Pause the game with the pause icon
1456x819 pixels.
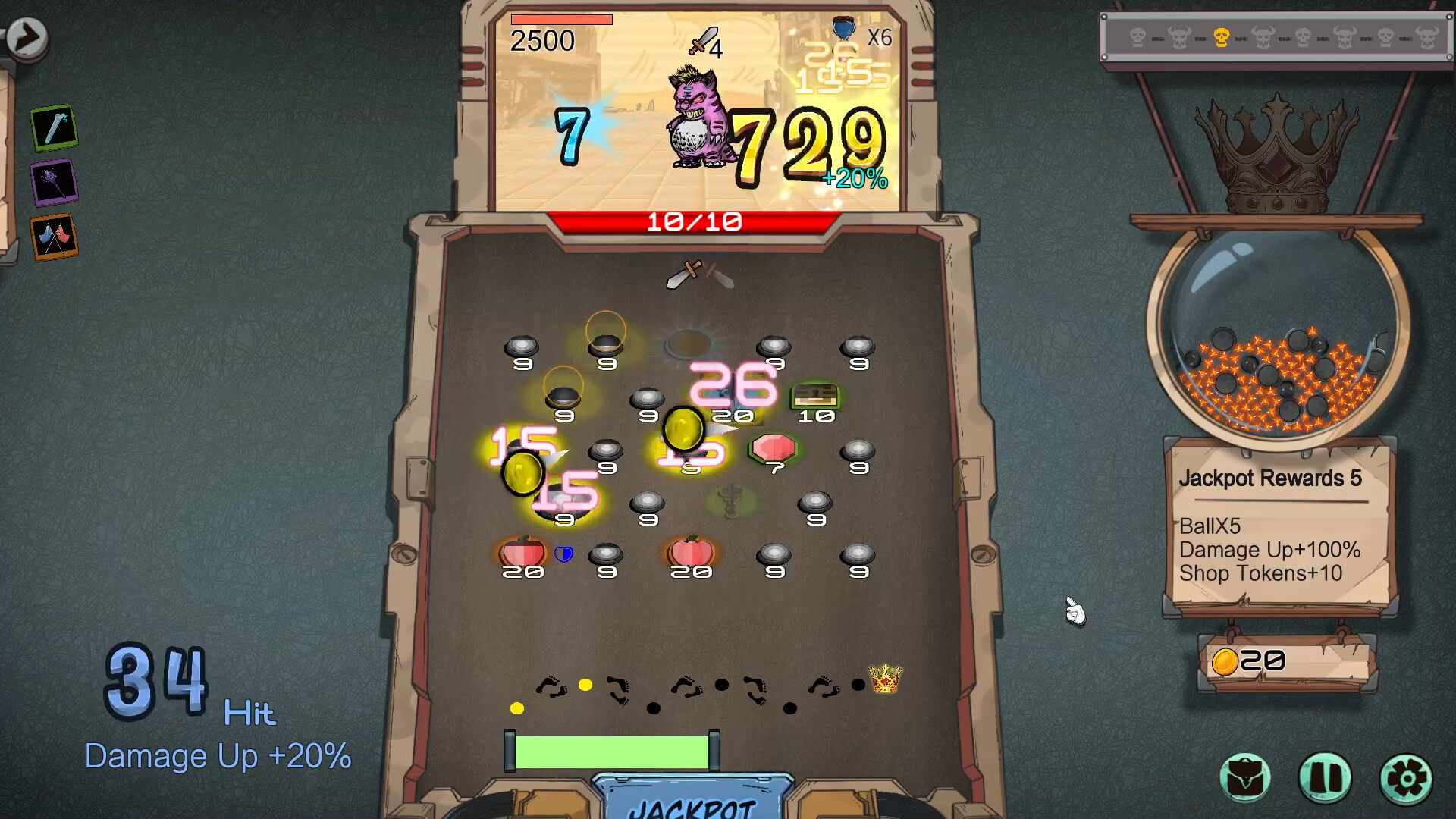point(1326,777)
